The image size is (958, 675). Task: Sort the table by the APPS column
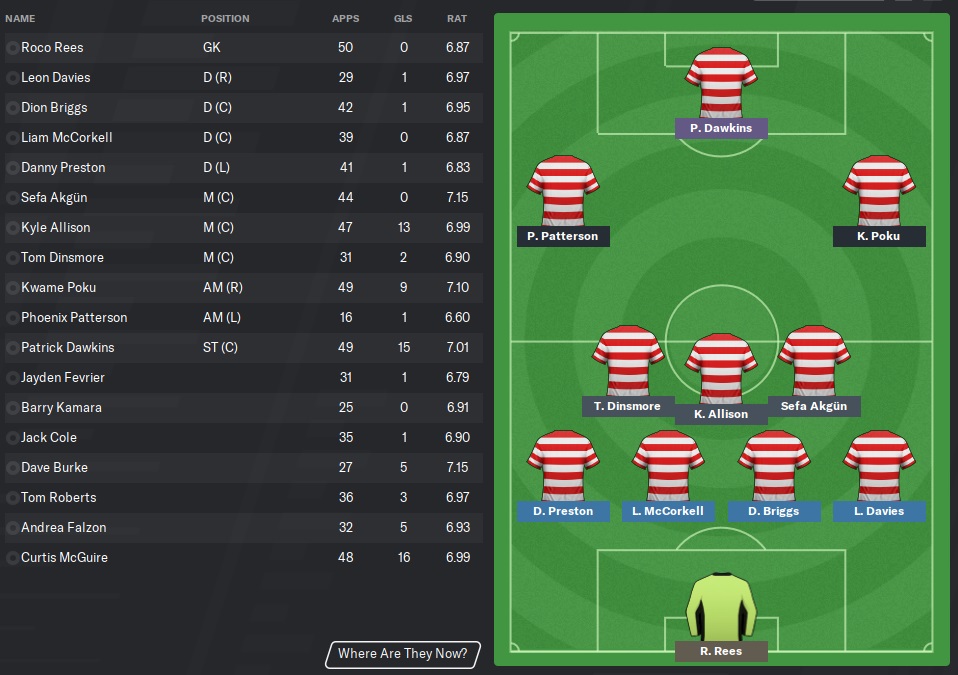346,19
